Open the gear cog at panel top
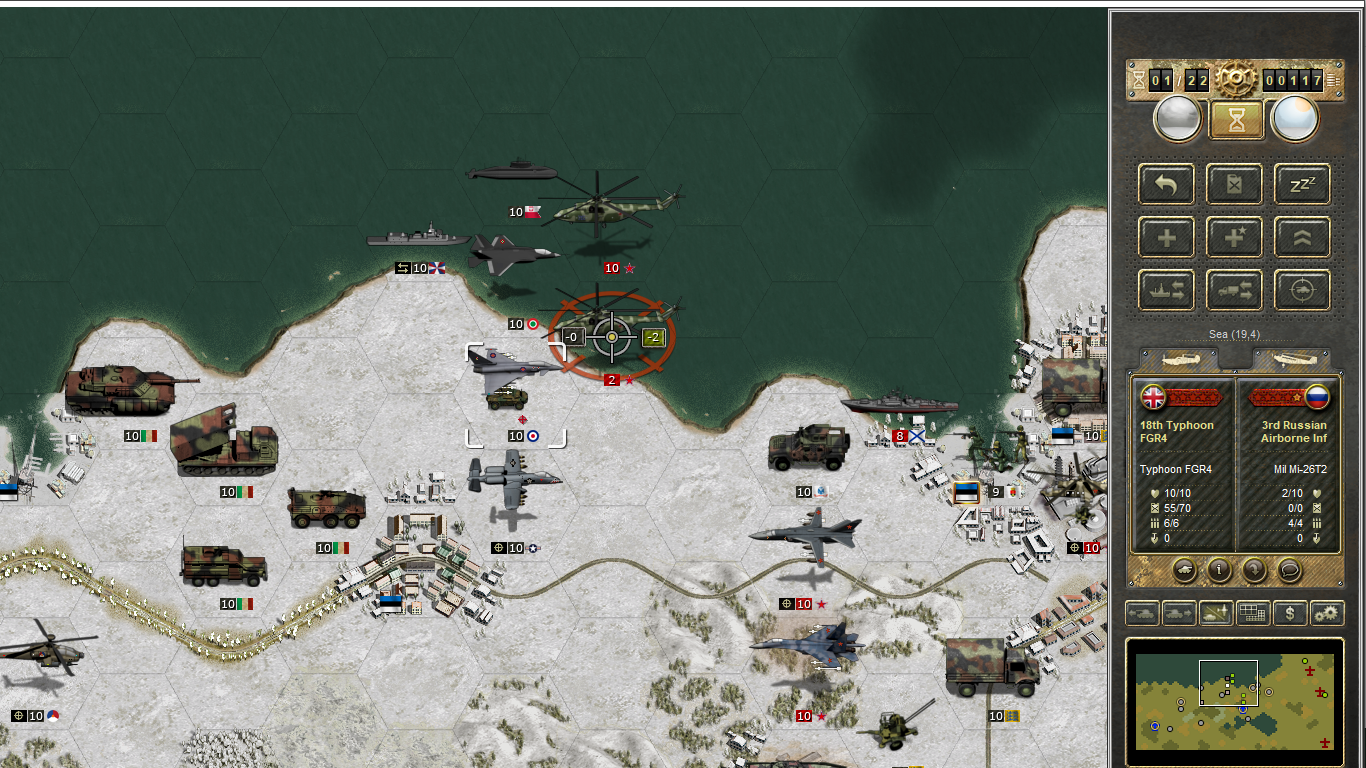This screenshot has width=1366, height=768. click(x=1236, y=79)
